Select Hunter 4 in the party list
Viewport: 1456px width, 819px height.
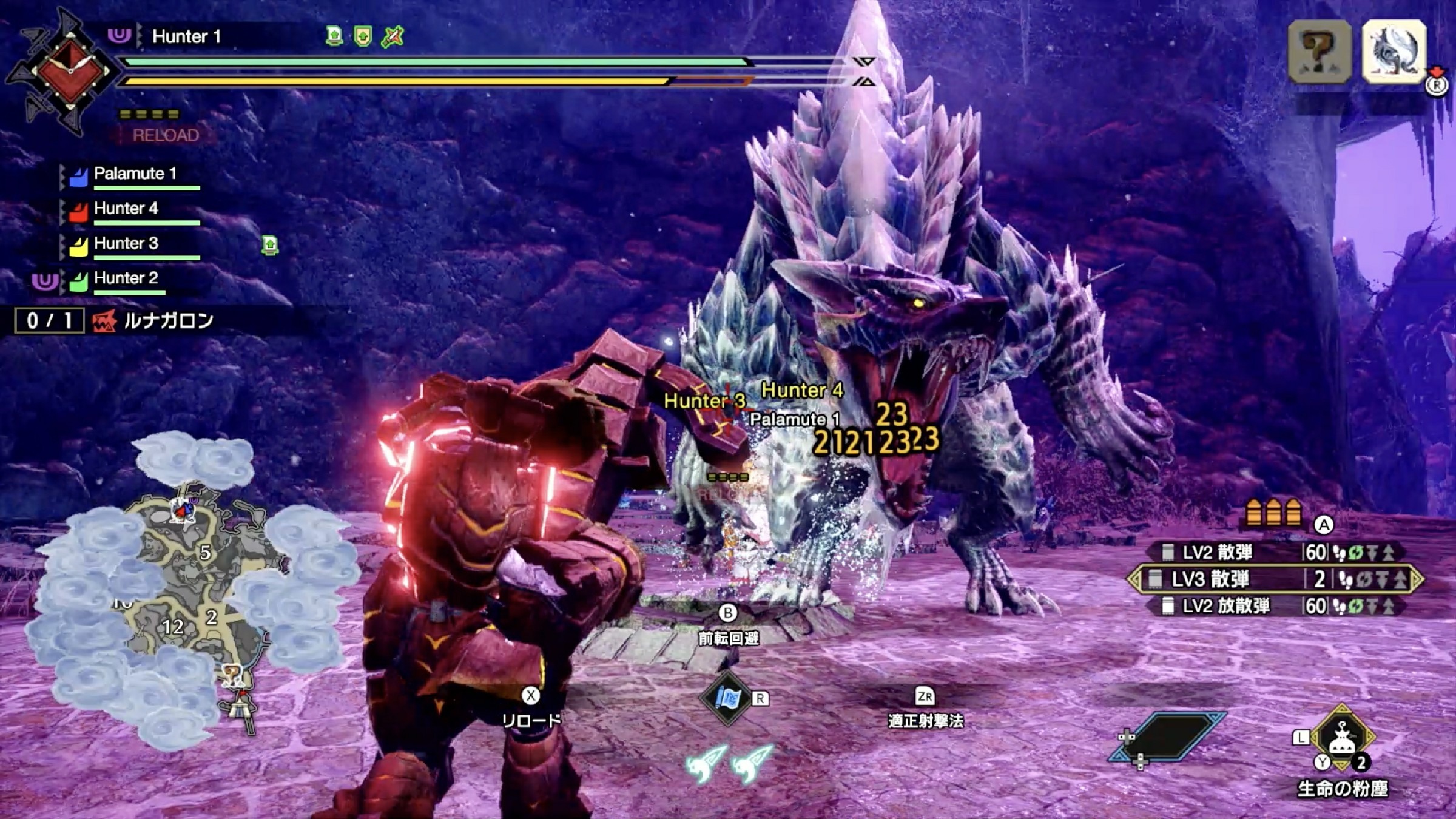(126, 209)
